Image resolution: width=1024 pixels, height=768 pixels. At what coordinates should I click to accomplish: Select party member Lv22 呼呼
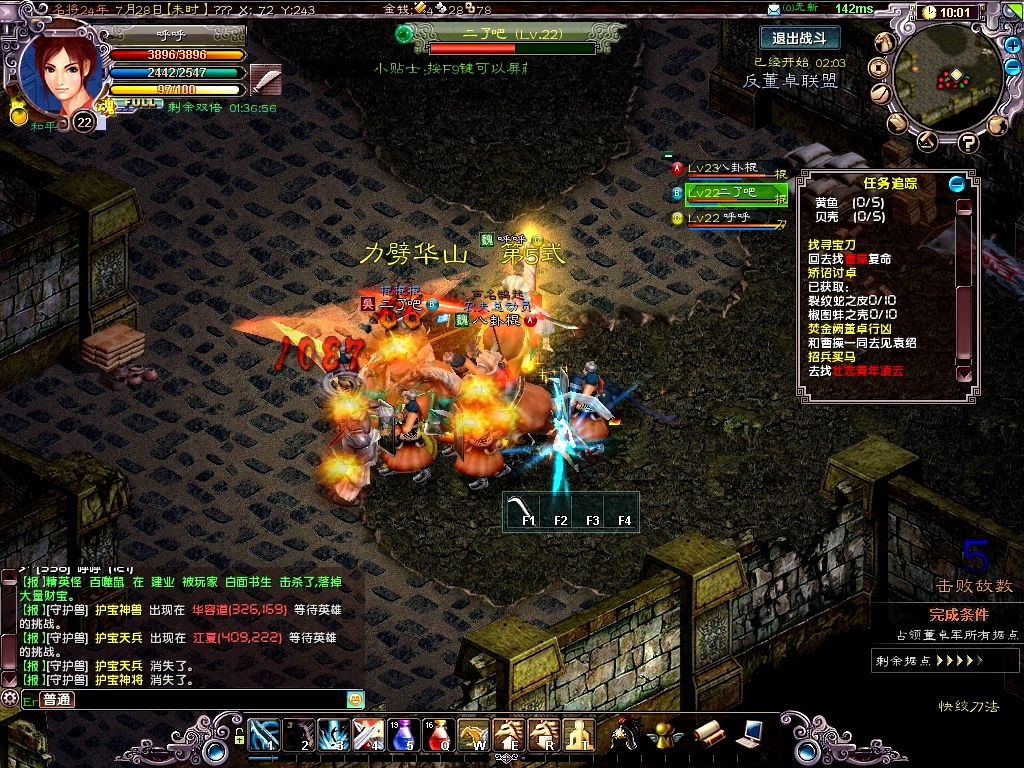pyautogui.click(x=728, y=217)
